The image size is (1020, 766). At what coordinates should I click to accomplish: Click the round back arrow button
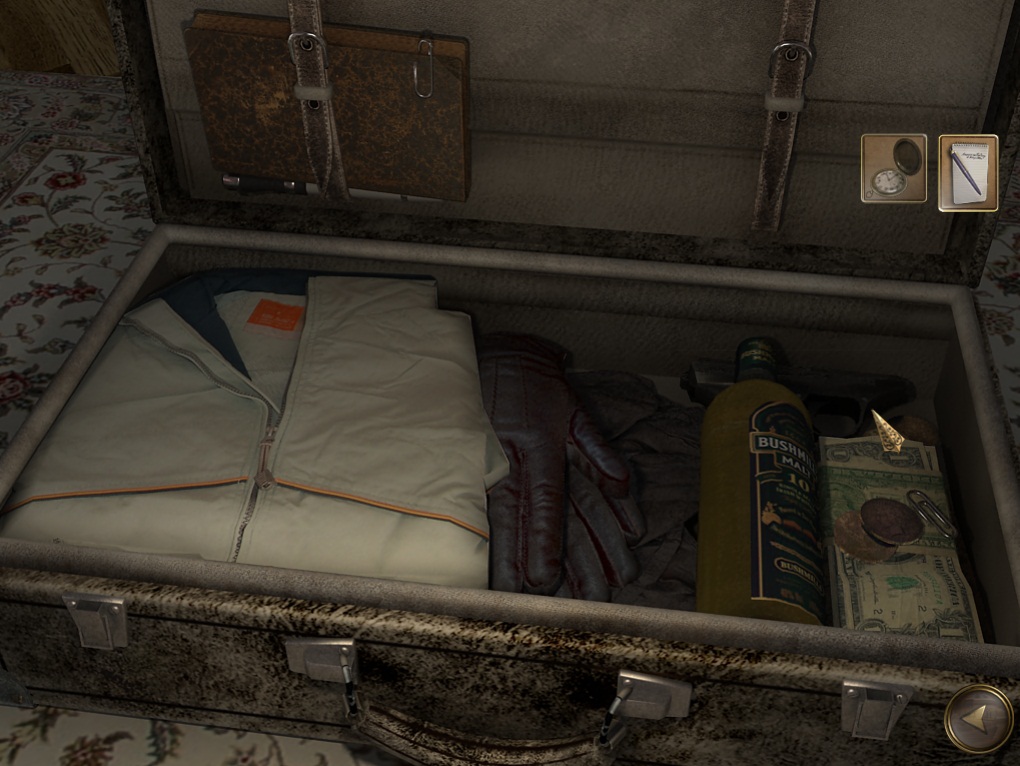(x=978, y=716)
